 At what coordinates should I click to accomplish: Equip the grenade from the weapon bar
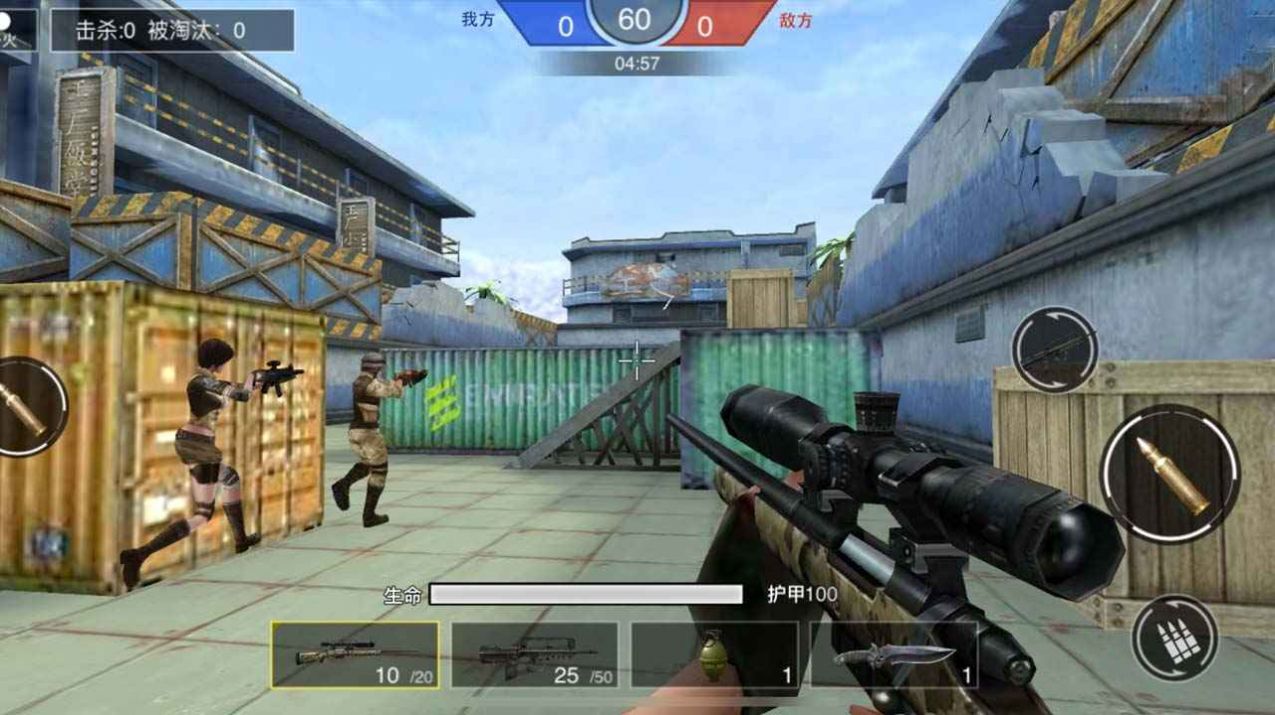coord(714,655)
